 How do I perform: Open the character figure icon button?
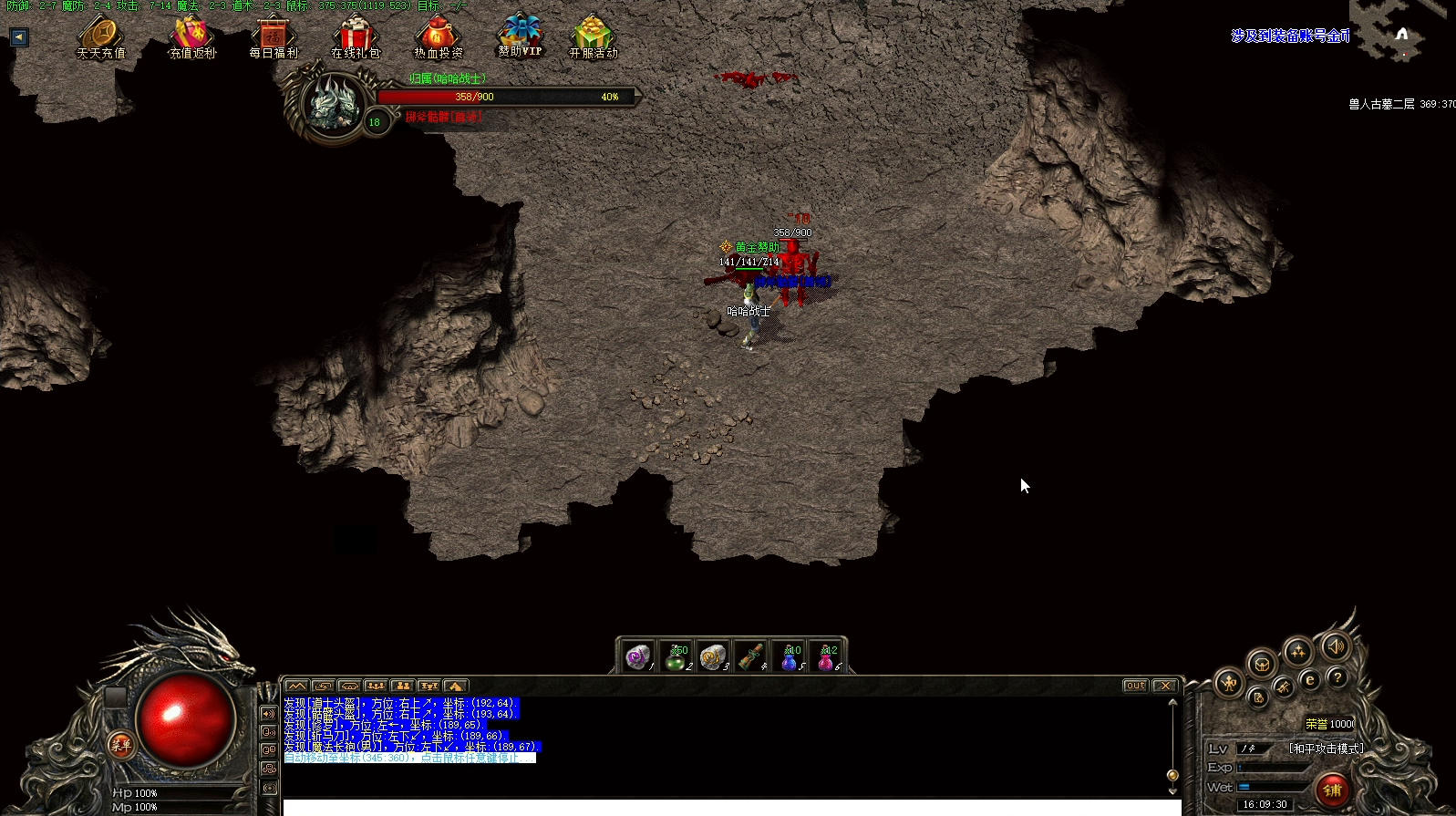point(1230,682)
